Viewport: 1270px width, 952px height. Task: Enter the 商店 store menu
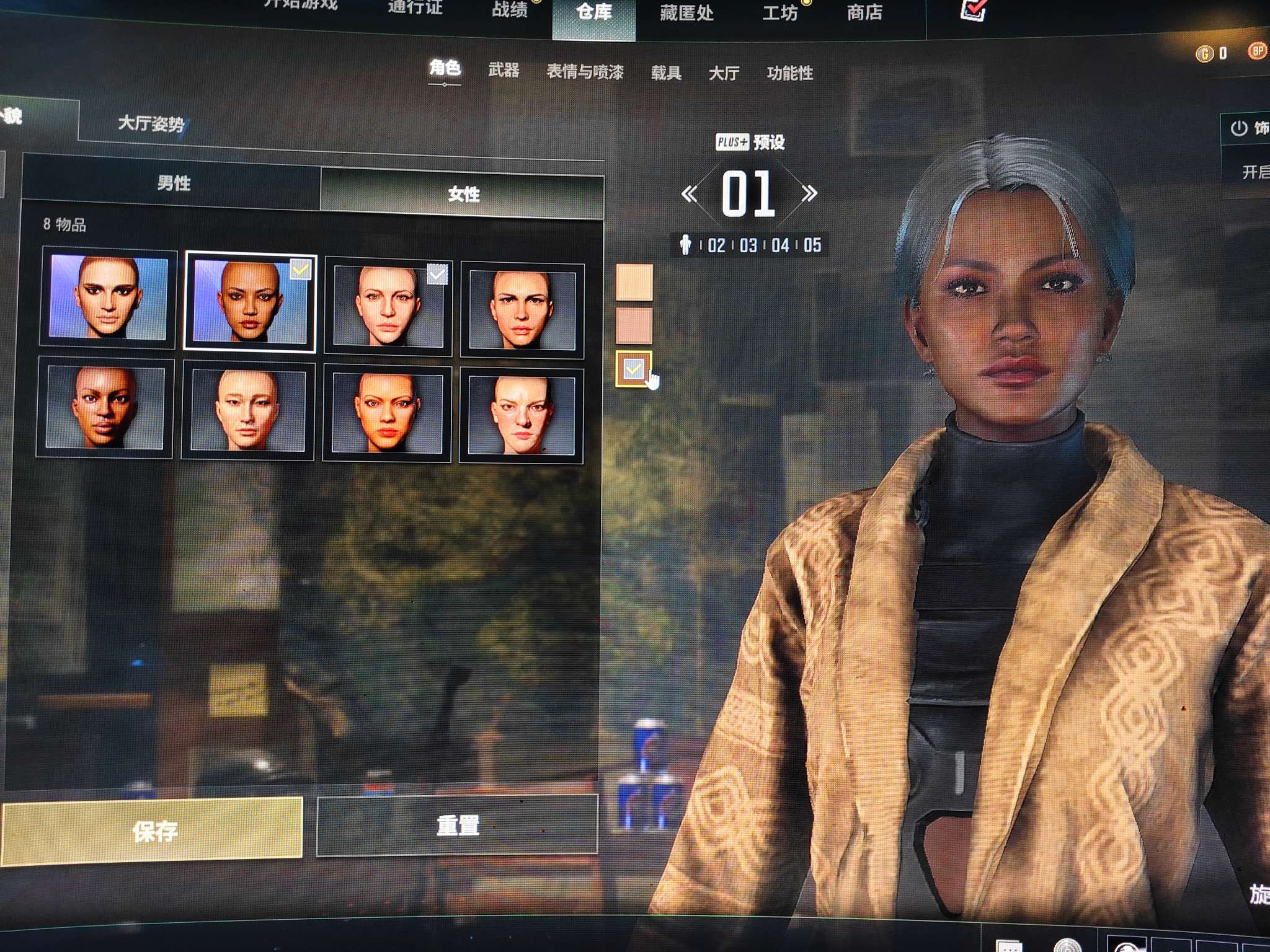point(864,12)
